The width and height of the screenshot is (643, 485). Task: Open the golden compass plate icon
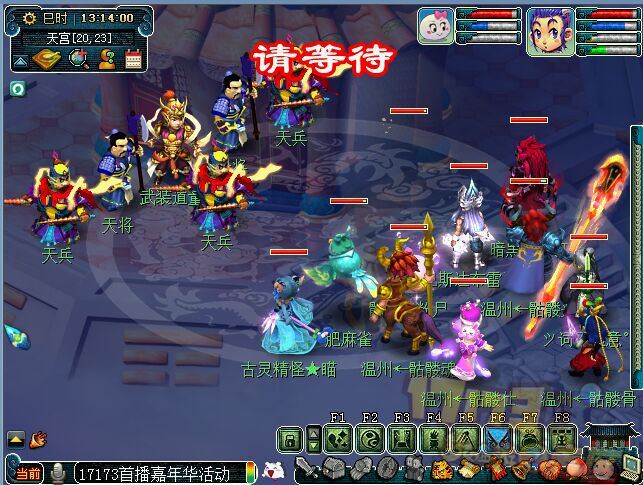[x=49, y=60]
